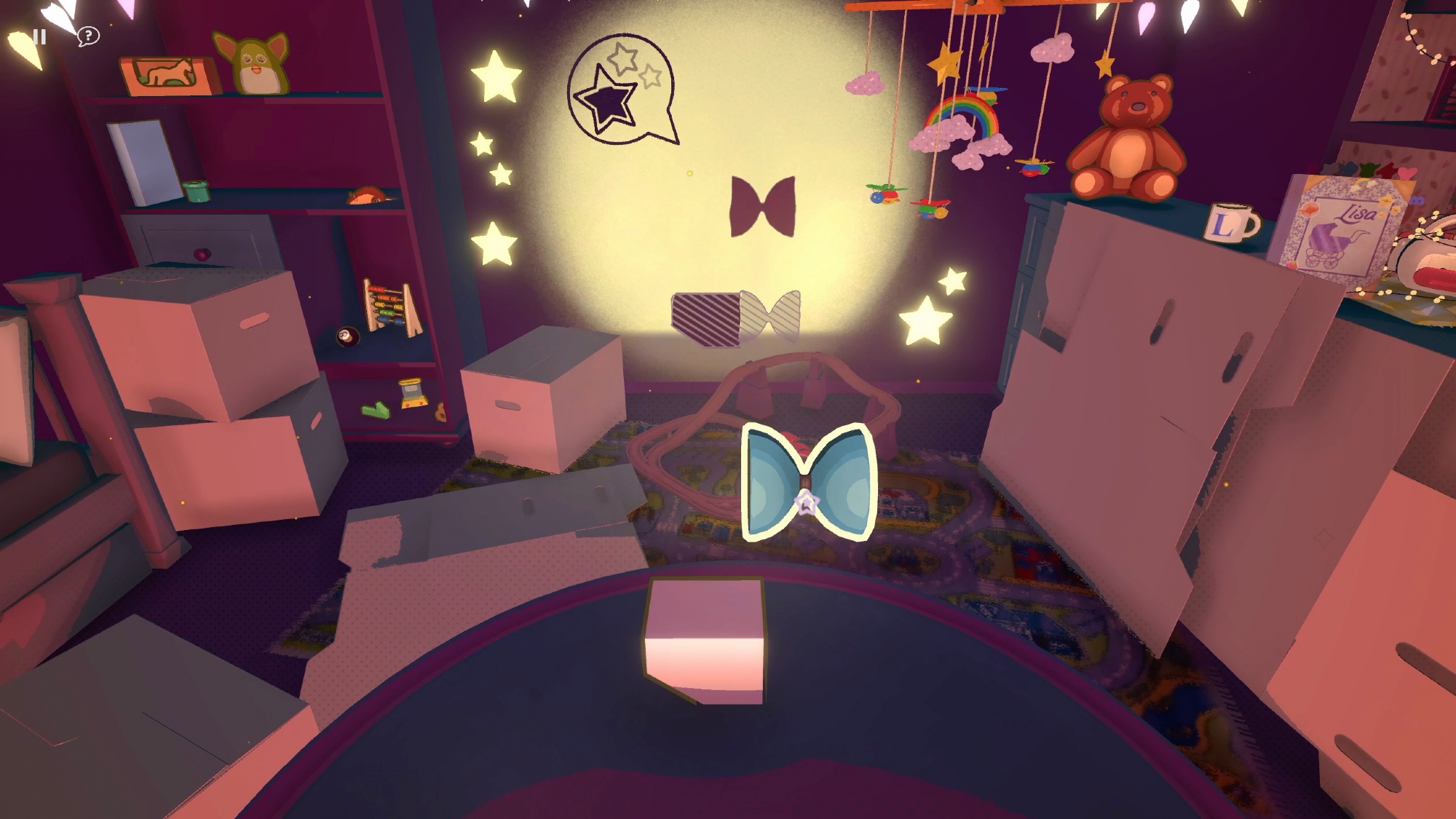Image resolution: width=1456 pixels, height=819 pixels.
Task: Pick the outlined pink cube block
Action: (x=705, y=640)
